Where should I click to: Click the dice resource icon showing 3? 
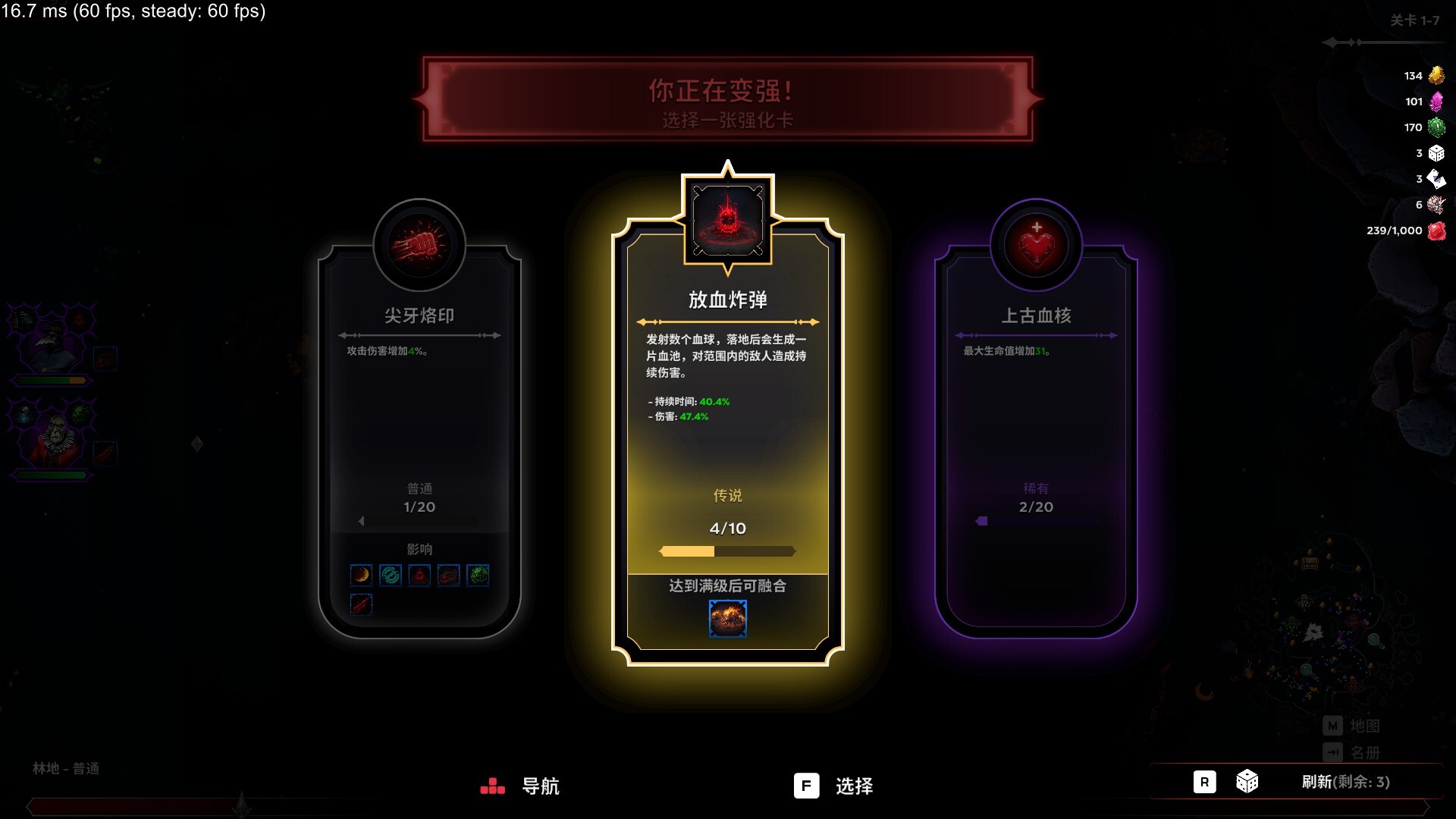click(x=1437, y=153)
